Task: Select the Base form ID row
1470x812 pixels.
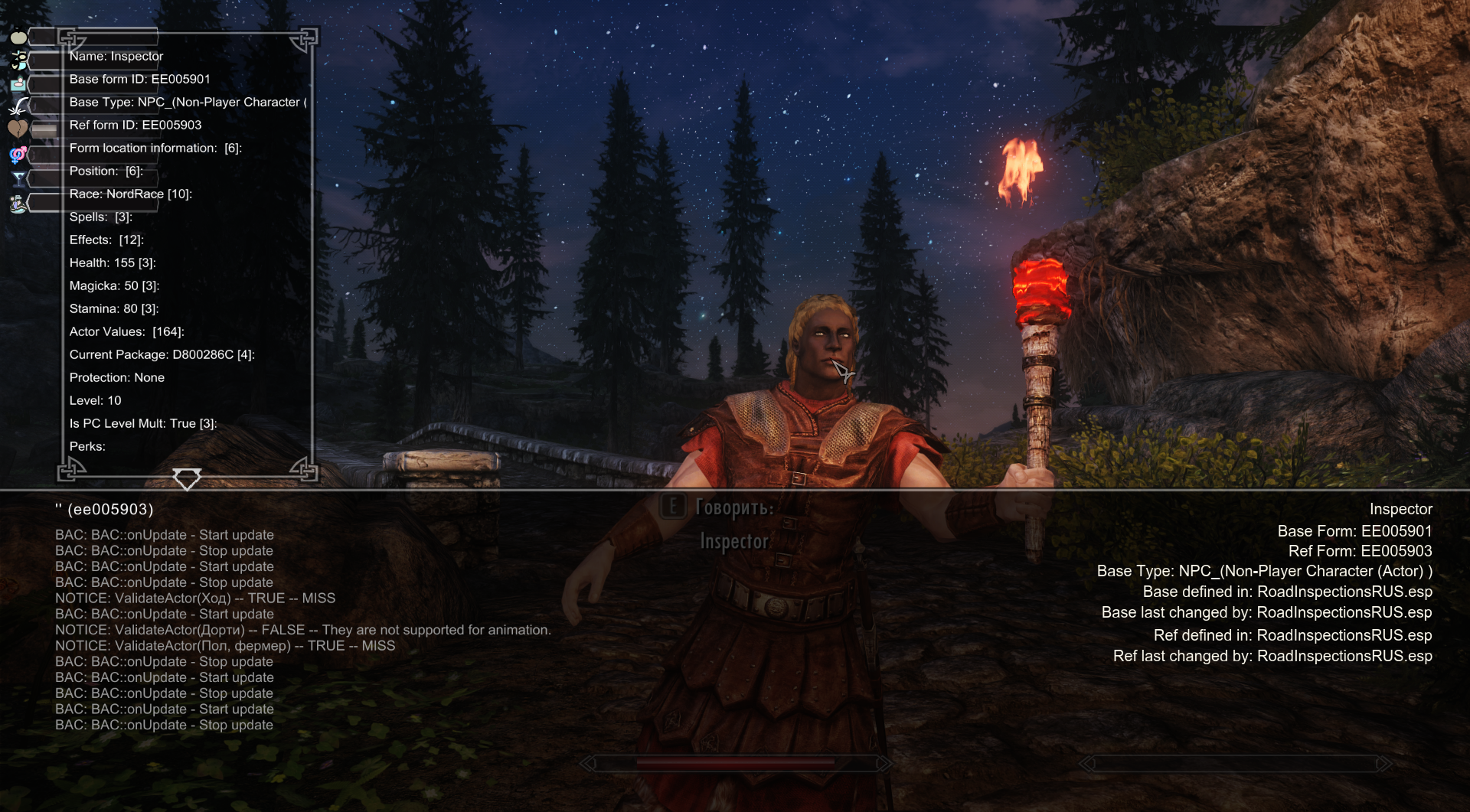Action: 139,80
